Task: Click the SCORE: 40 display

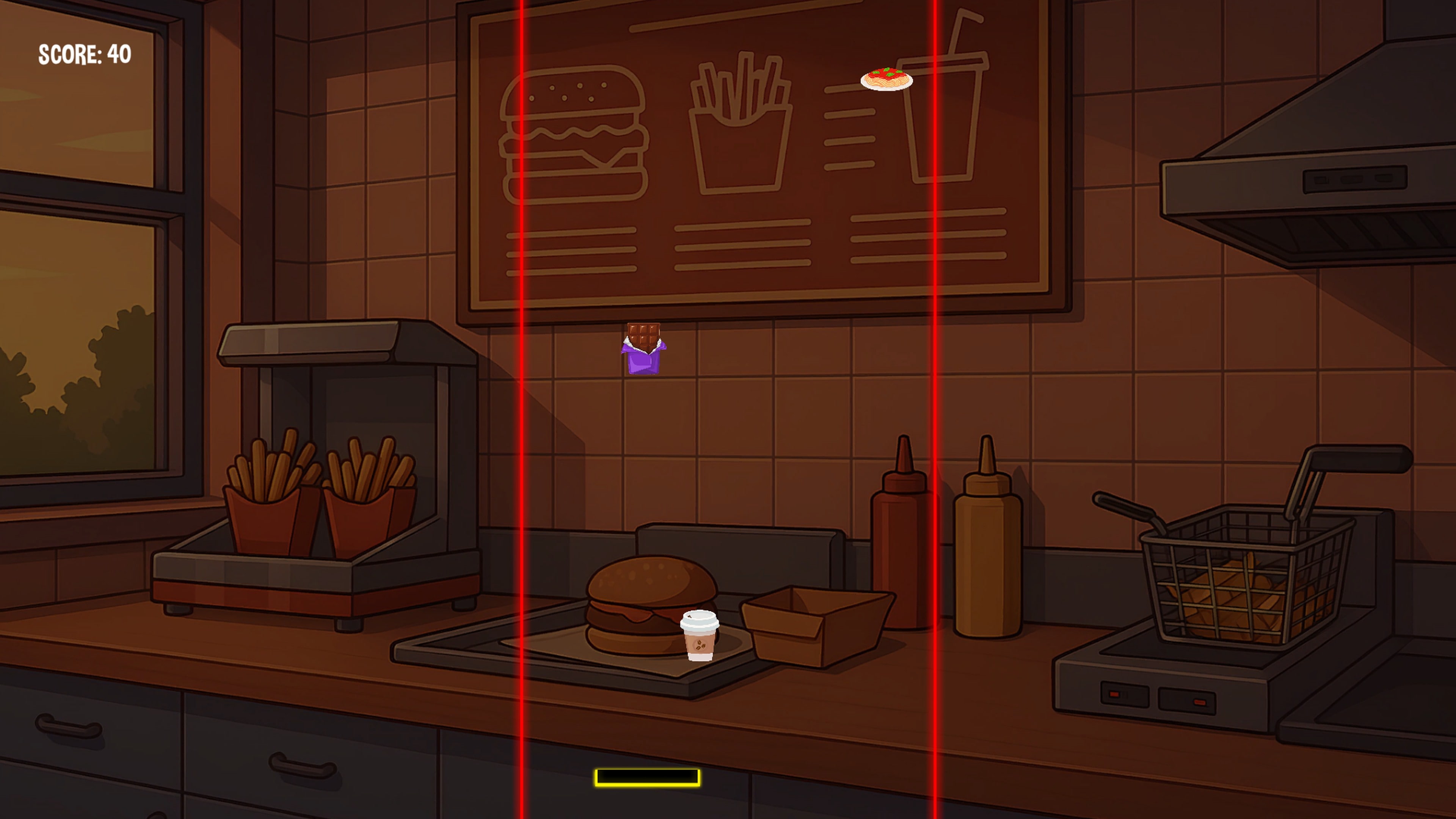Action: click(x=85, y=55)
